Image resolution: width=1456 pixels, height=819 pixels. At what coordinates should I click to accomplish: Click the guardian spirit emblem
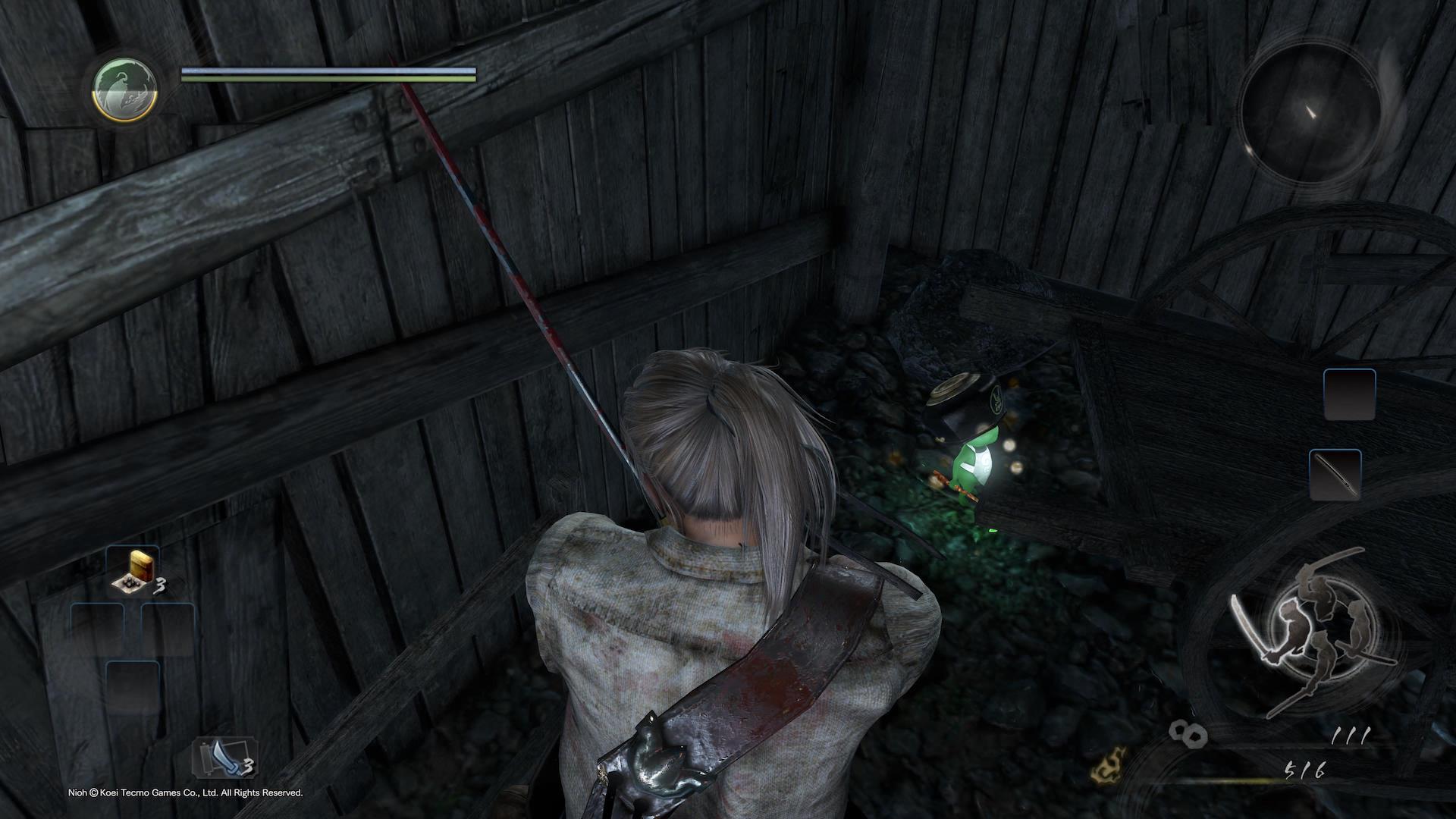pyautogui.click(x=125, y=89)
